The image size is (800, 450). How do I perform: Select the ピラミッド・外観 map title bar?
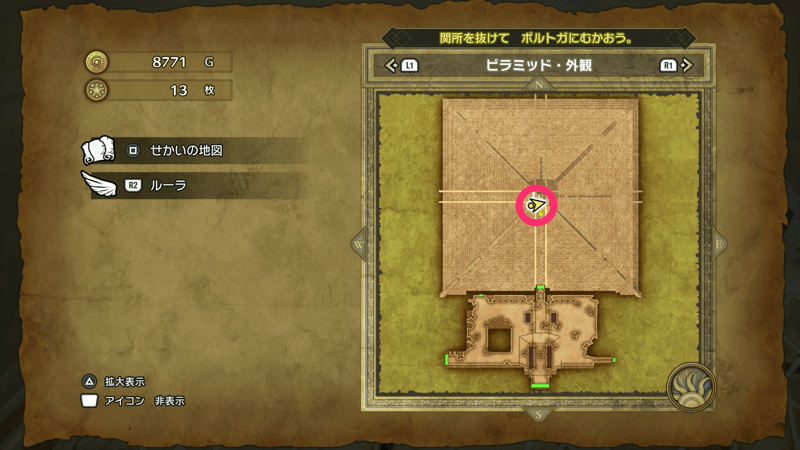tap(540, 67)
